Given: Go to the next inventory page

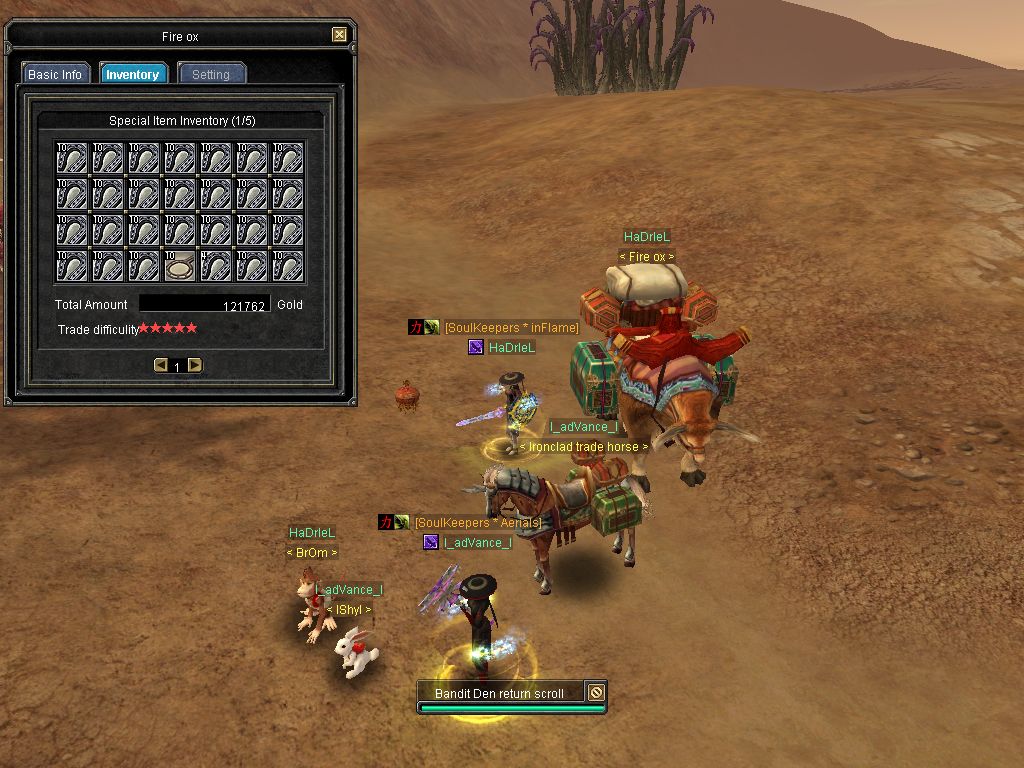Looking at the screenshot, I should [195, 365].
